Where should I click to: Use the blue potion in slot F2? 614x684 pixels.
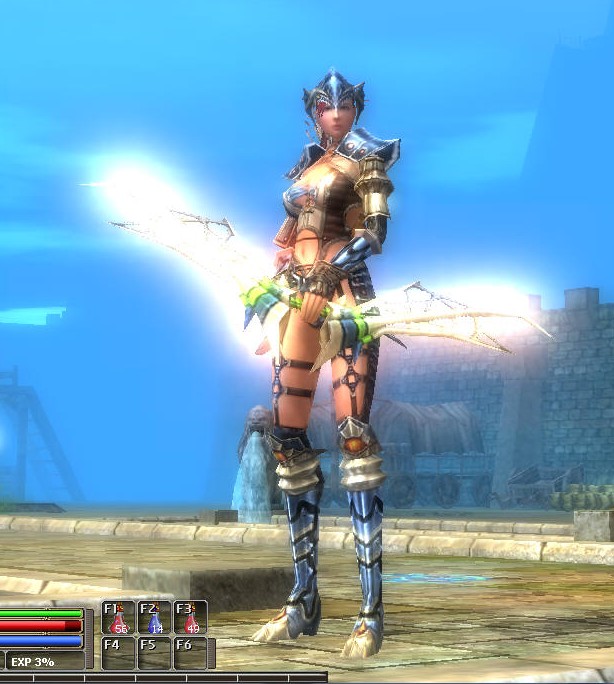tap(154, 618)
